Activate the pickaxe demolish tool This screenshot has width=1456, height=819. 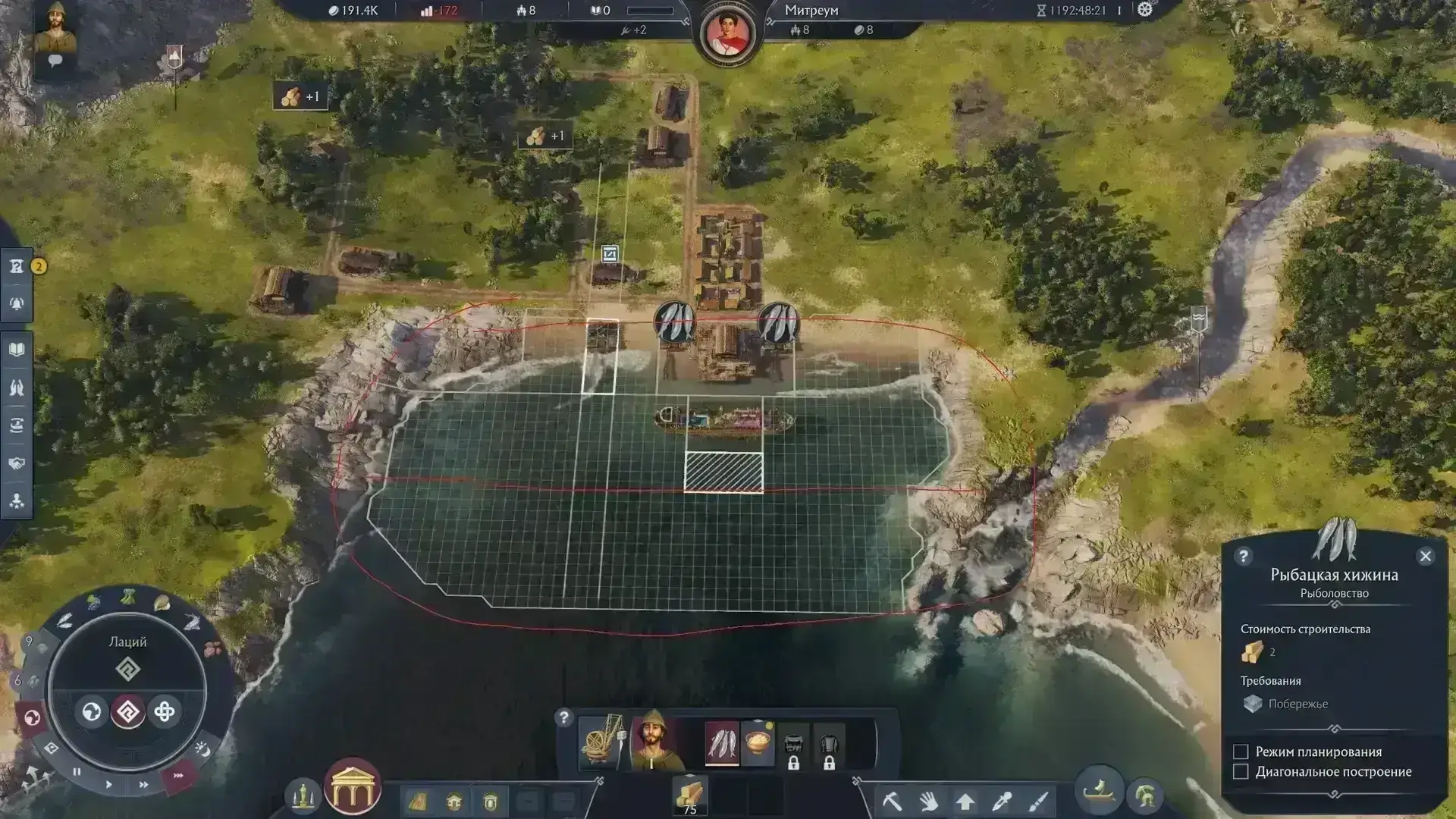tap(893, 801)
